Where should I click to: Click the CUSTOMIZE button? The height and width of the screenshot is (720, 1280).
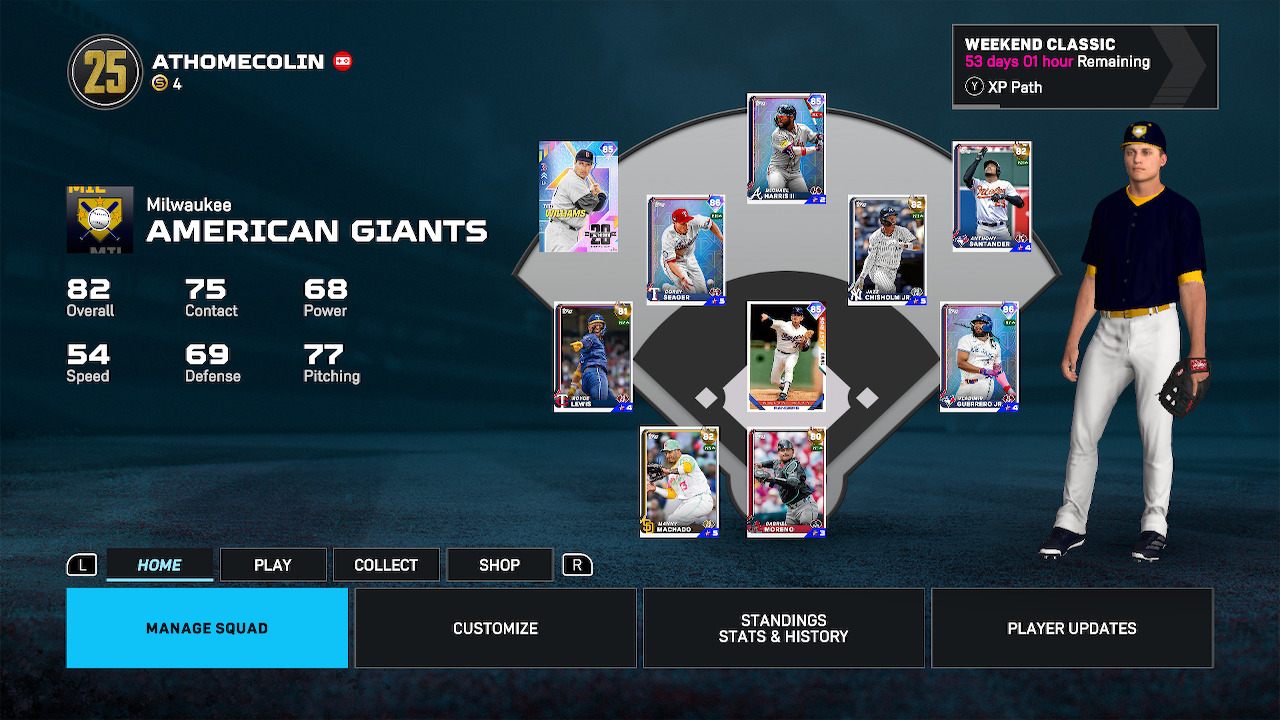click(x=495, y=628)
